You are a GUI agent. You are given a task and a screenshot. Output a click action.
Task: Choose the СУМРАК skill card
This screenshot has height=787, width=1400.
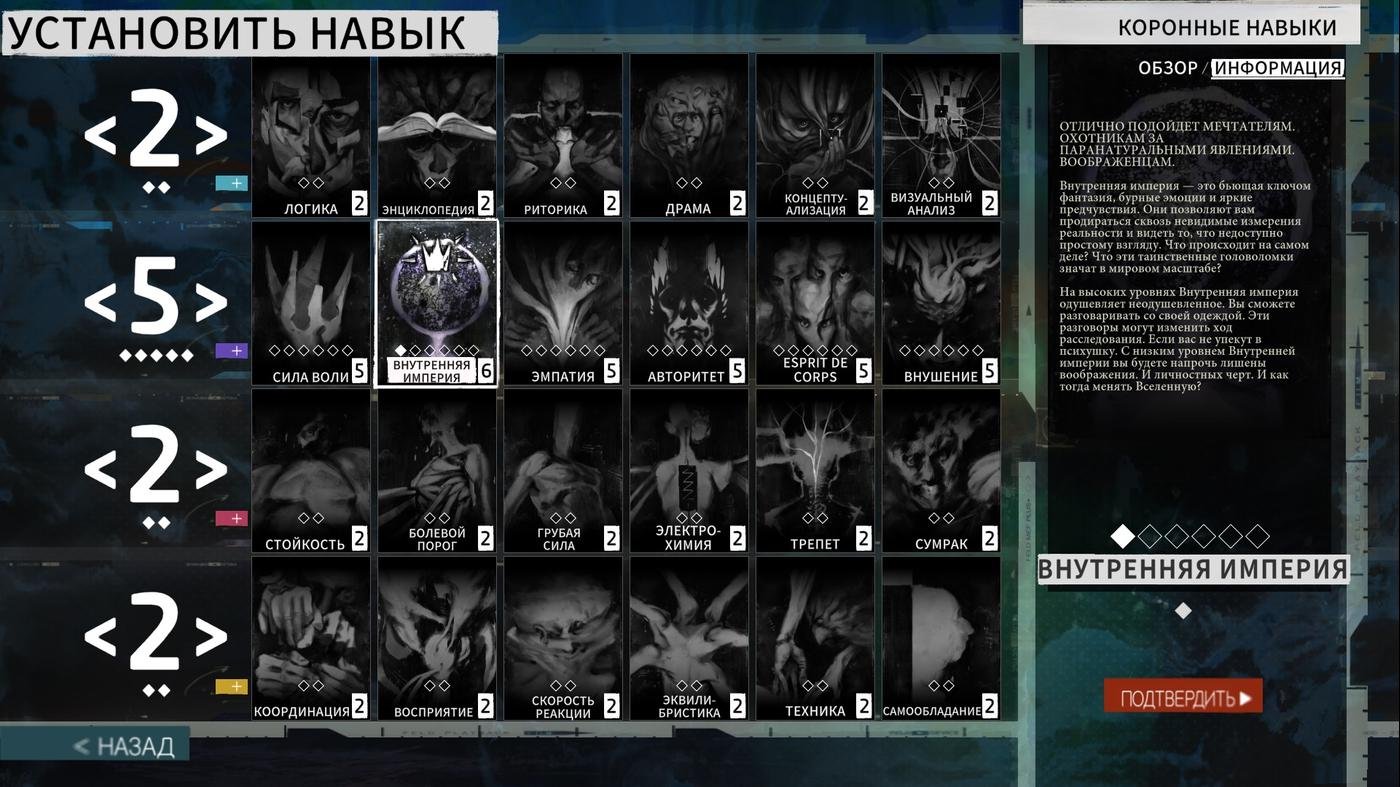940,471
